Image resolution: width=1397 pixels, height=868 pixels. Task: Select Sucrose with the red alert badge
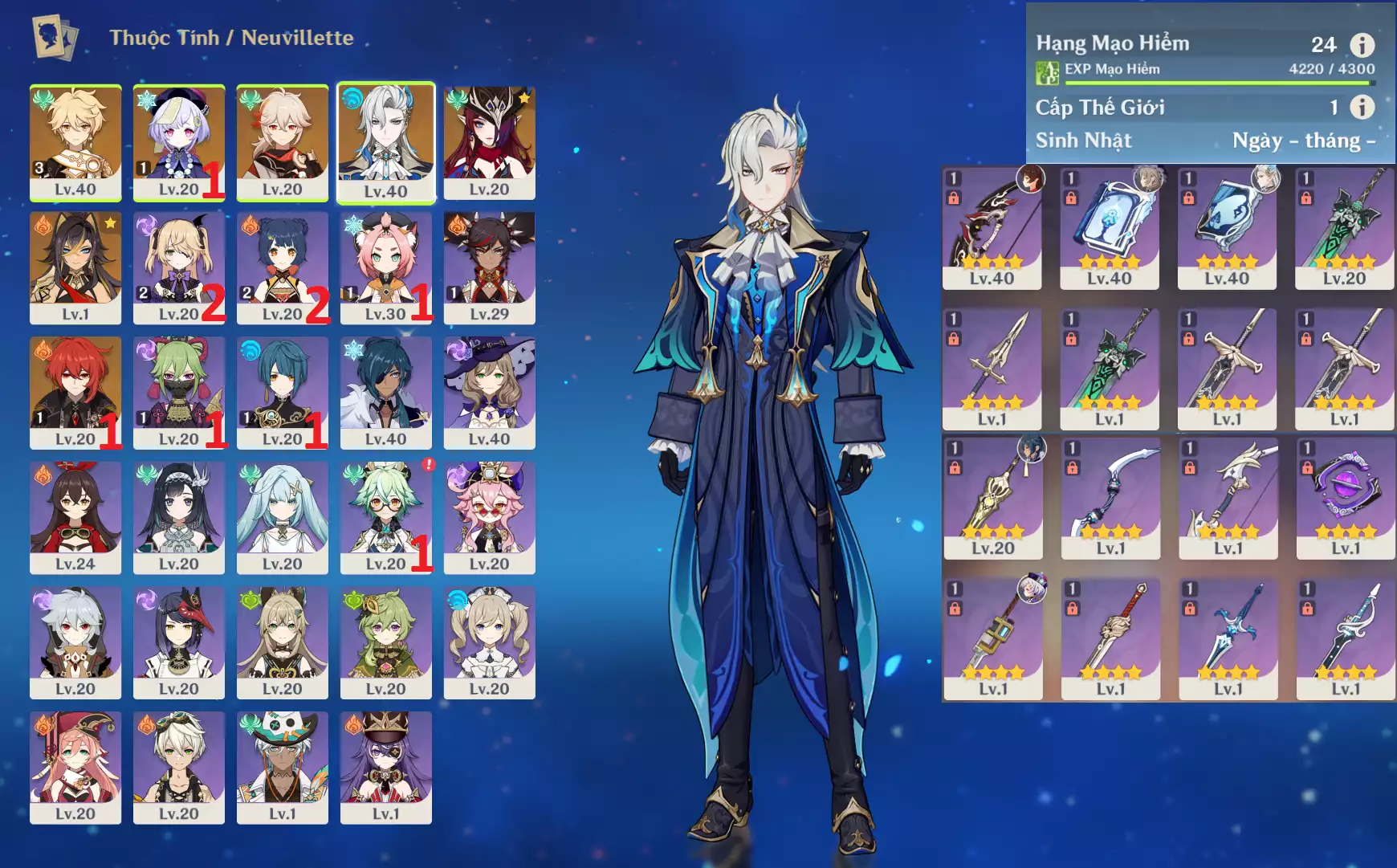(385, 517)
